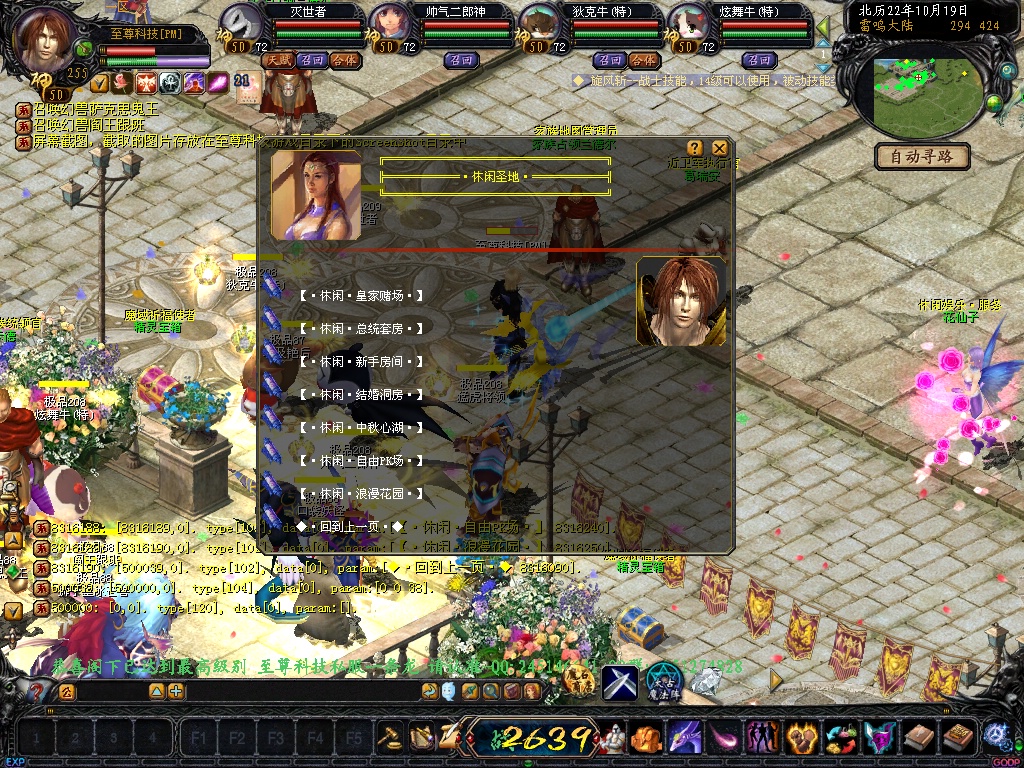Recall pet 炫舞牛(特) with its 召回 button
This screenshot has height=768, width=1024.
759,61
